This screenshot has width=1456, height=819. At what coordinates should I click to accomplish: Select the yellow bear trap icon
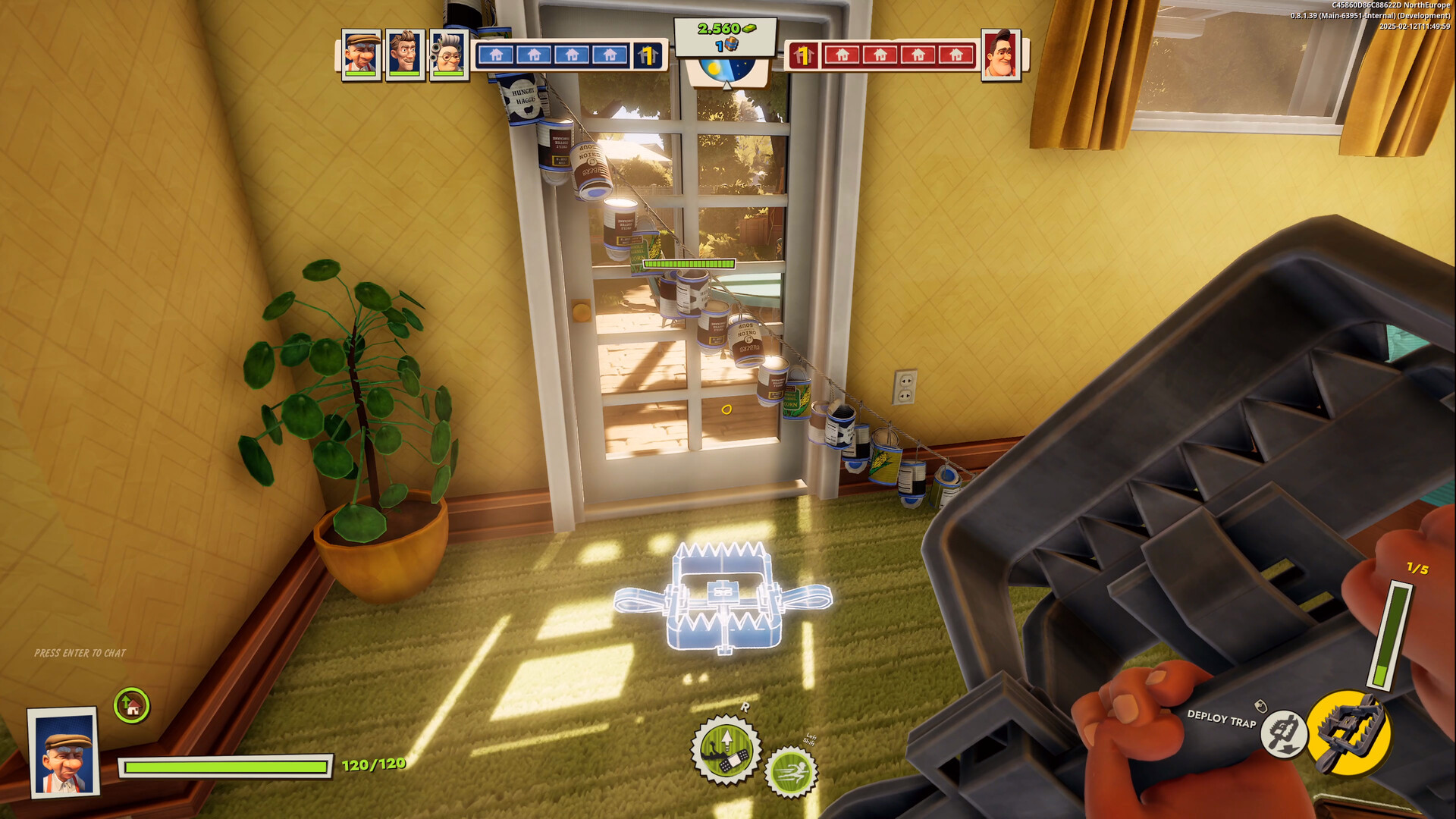pos(1349,731)
